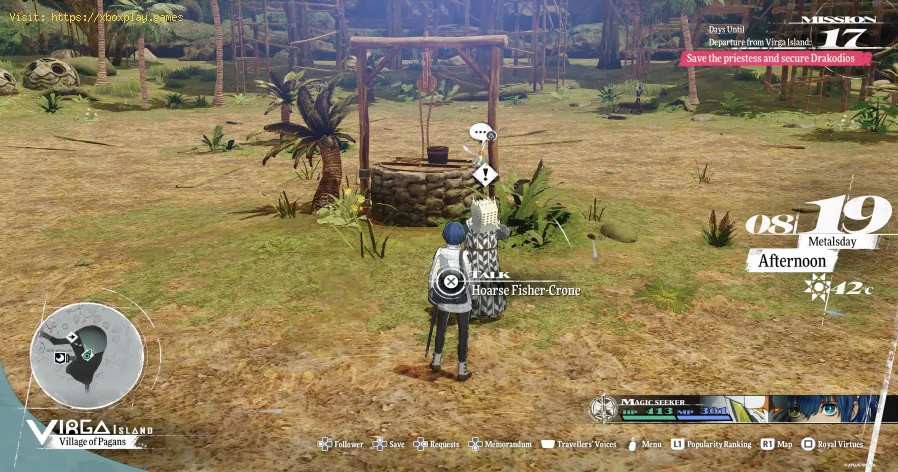
Task: View the Popularity Ranking
Action: click(711, 444)
